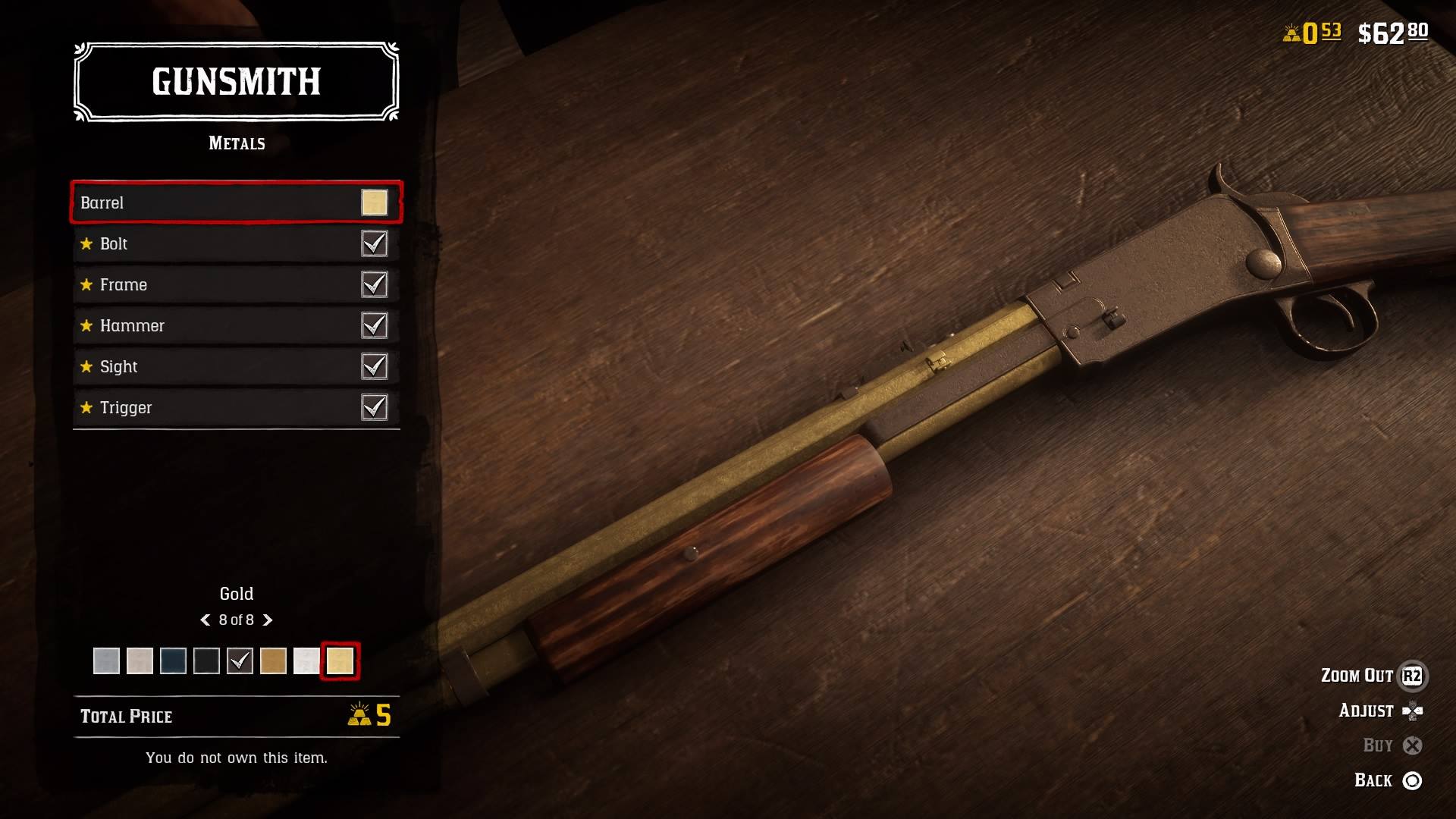1456x819 pixels.
Task: Open the Bolt metal row
Action: (236, 243)
